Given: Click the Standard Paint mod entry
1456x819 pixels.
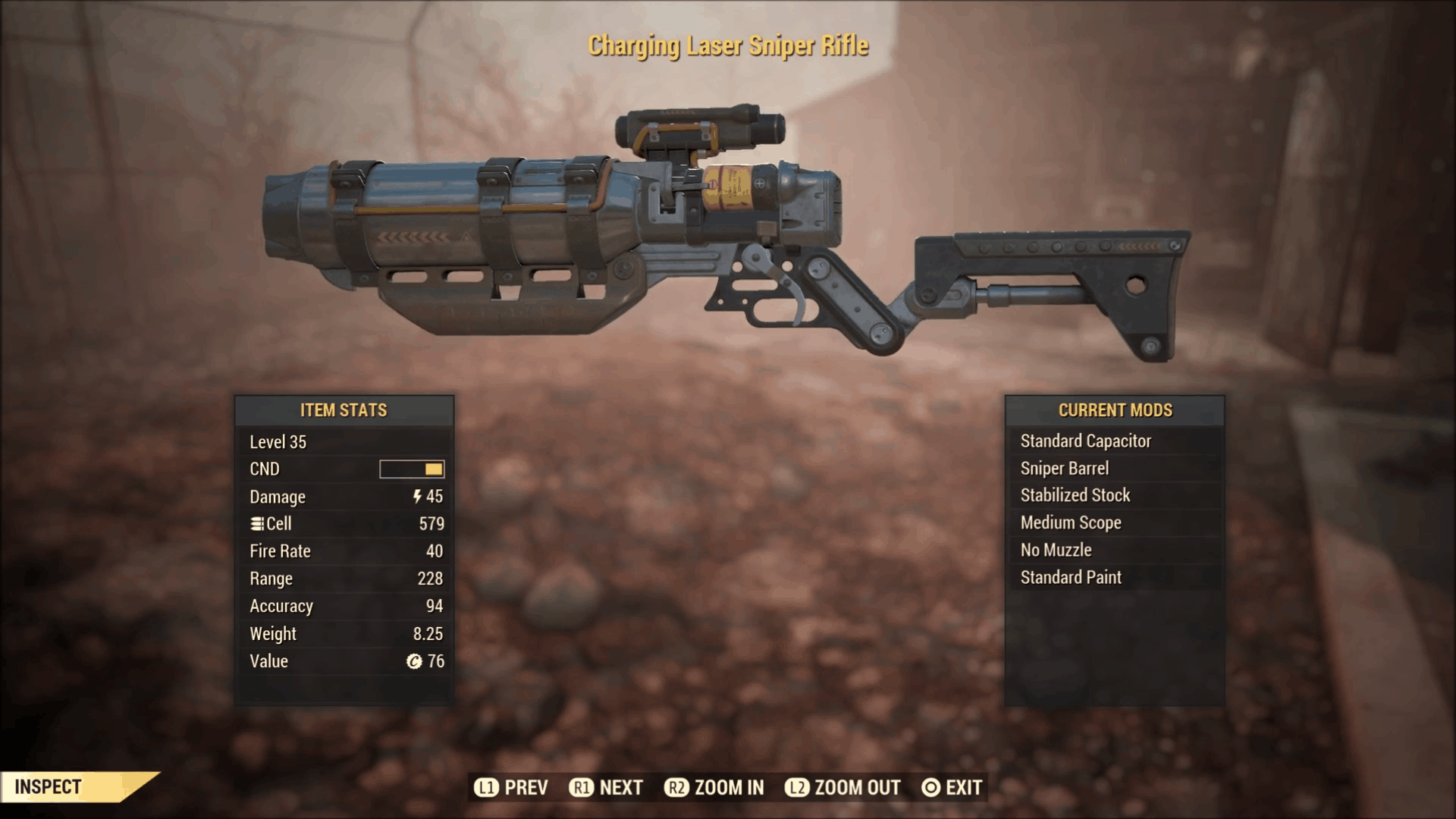Looking at the screenshot, I should point(1070,577).
